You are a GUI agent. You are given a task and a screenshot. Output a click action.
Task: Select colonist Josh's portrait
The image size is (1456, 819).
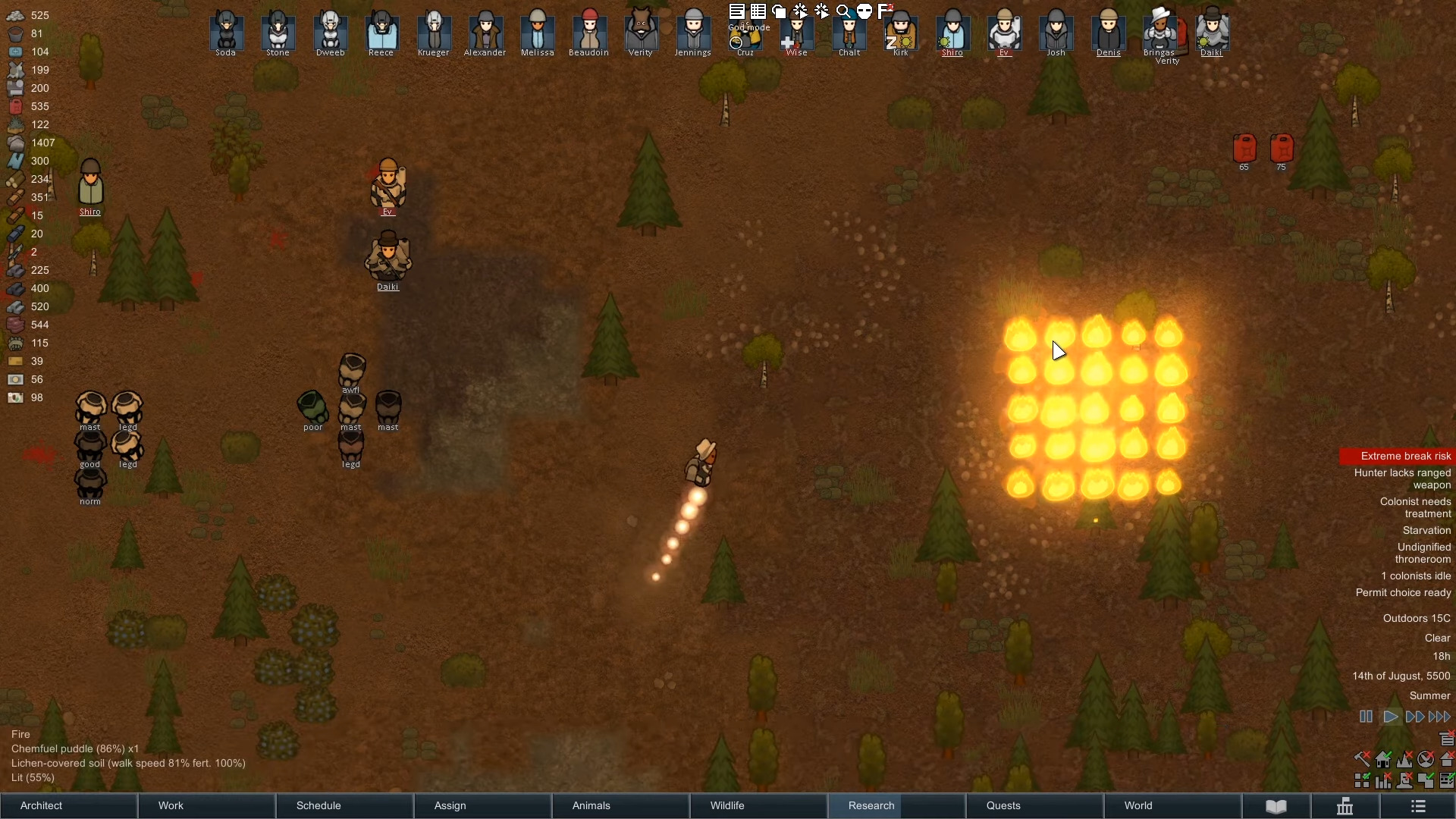[1056, 31]
